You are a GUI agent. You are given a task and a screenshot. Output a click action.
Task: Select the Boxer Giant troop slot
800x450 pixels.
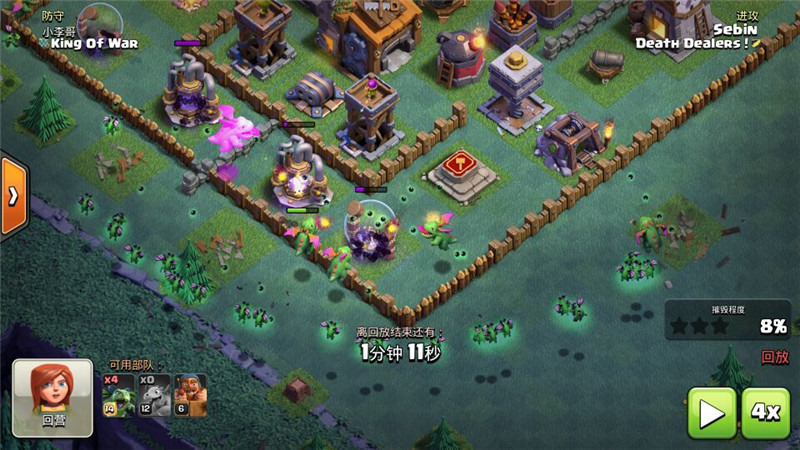click(190, 396)
